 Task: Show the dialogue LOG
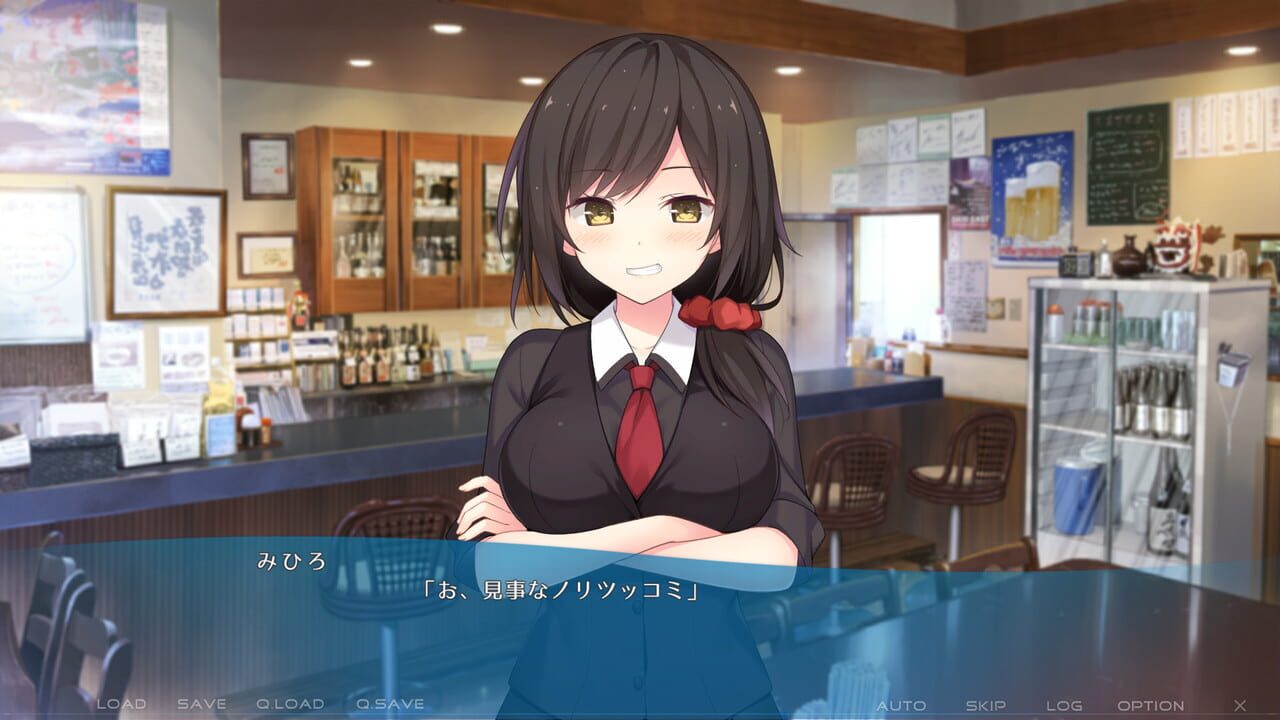tap(1064, 705)
